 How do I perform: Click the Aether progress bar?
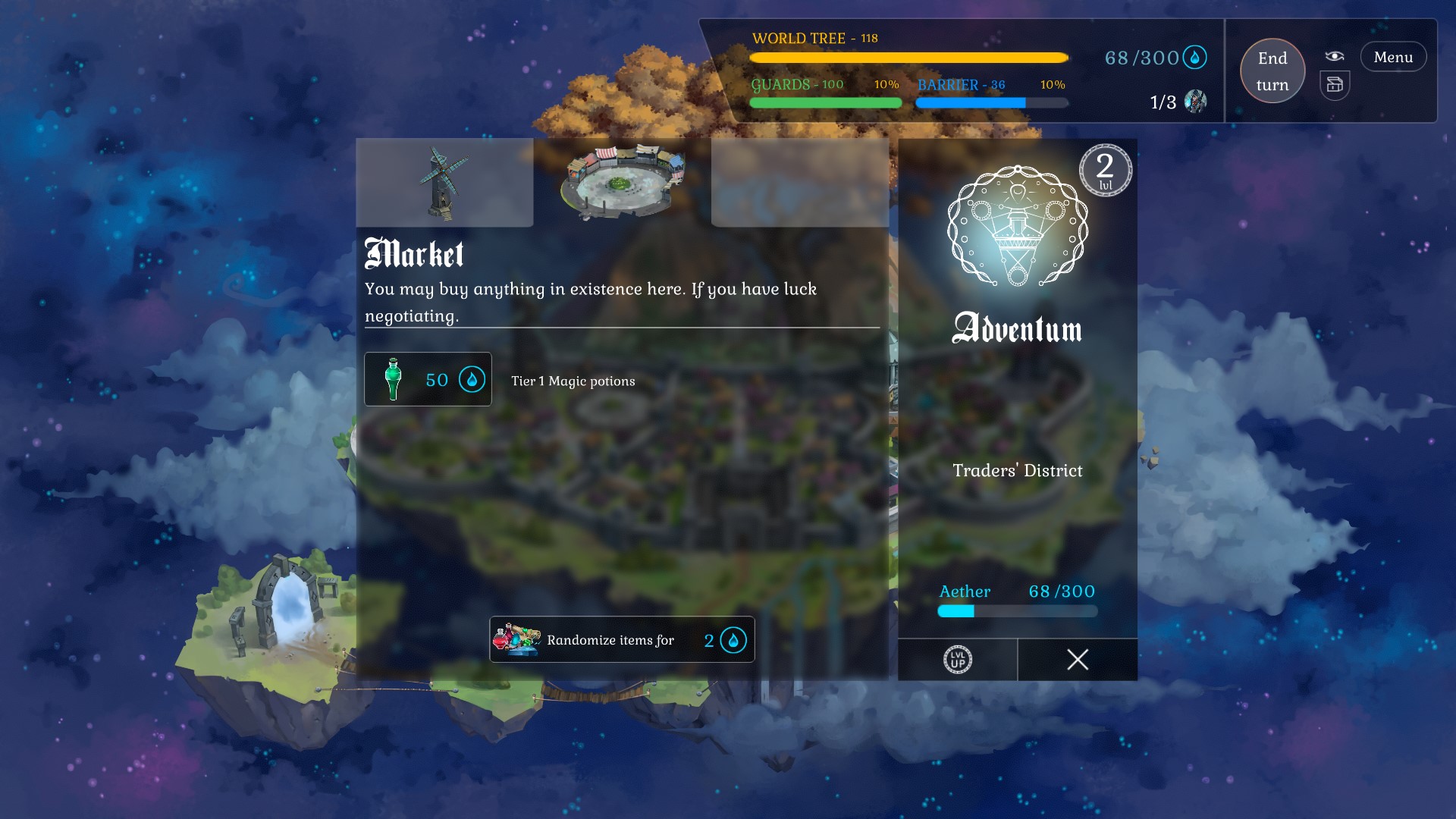1016,611
